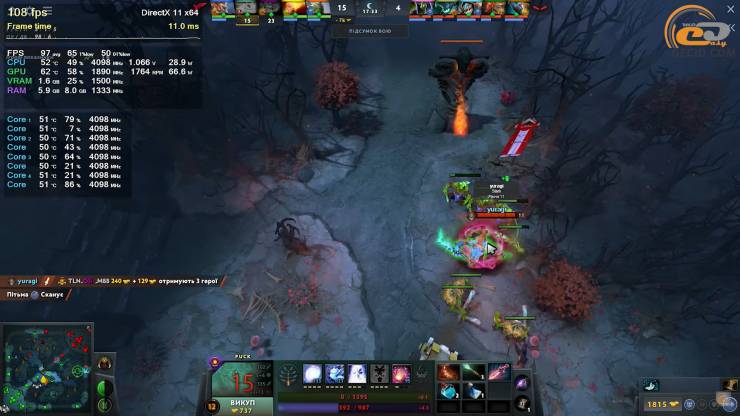Viewport: 740px width, 416px height.
Task: Click the 'Підсумок бою' battle summary button
Action: [370, 31]
